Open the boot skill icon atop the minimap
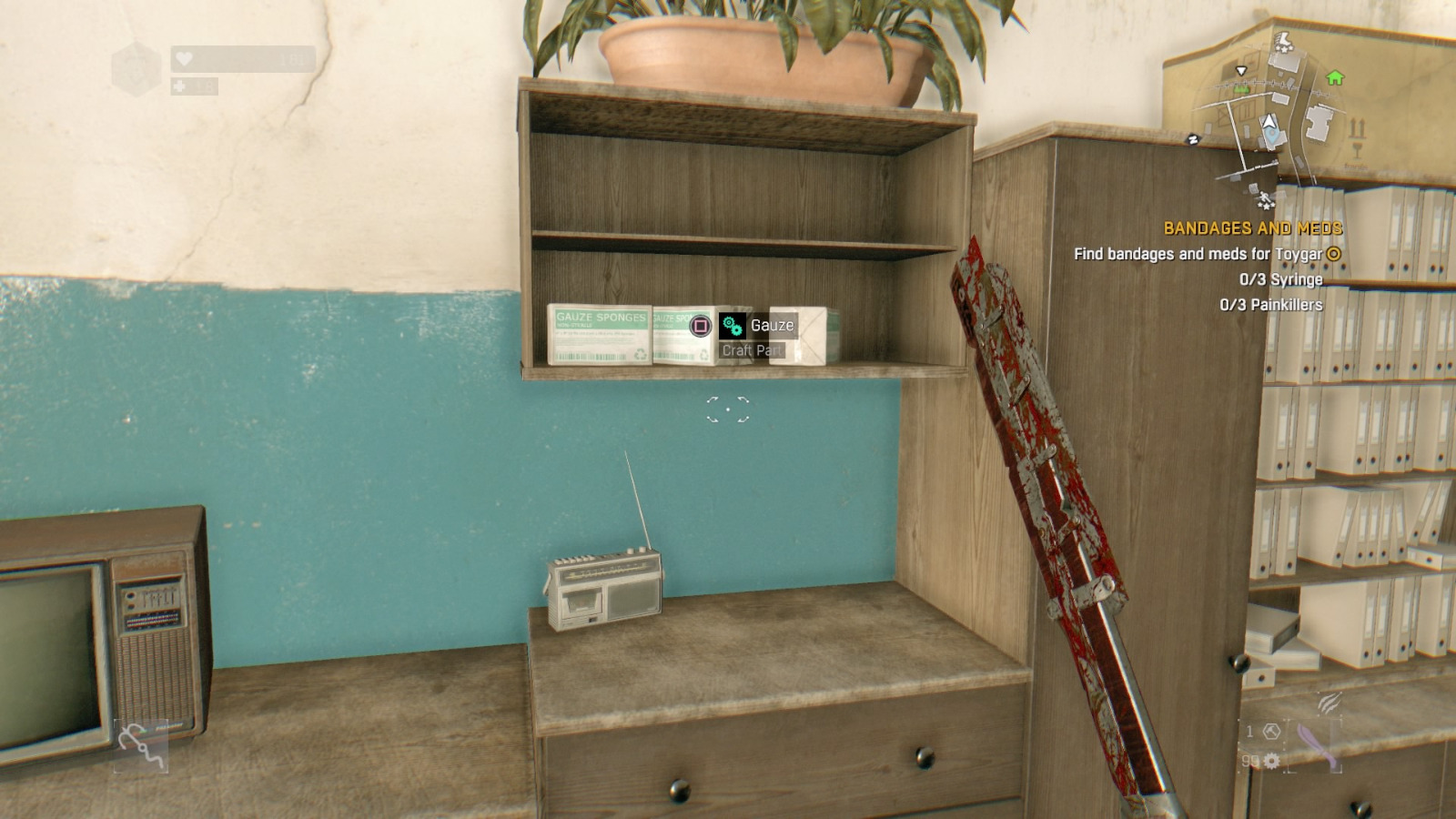The height and width of the screenshot is (819, 1456). (1283, 43)
